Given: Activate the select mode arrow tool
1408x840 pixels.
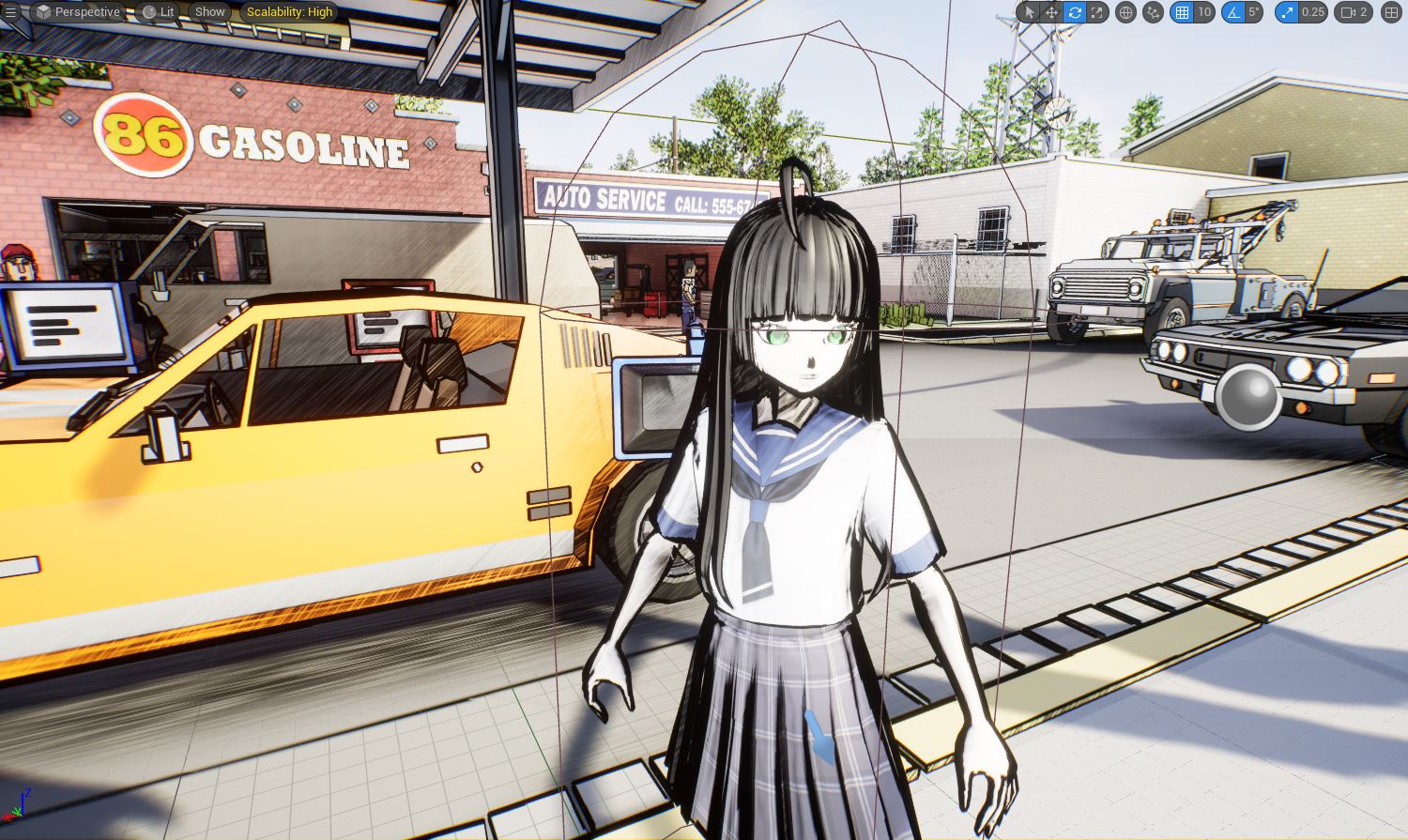Looking at the screenshot, I should click(1029, 12).
